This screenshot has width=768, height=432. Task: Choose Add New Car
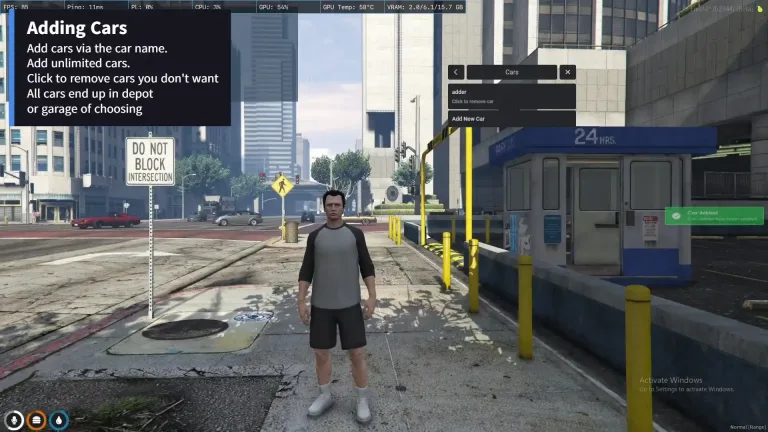(511, 119)
